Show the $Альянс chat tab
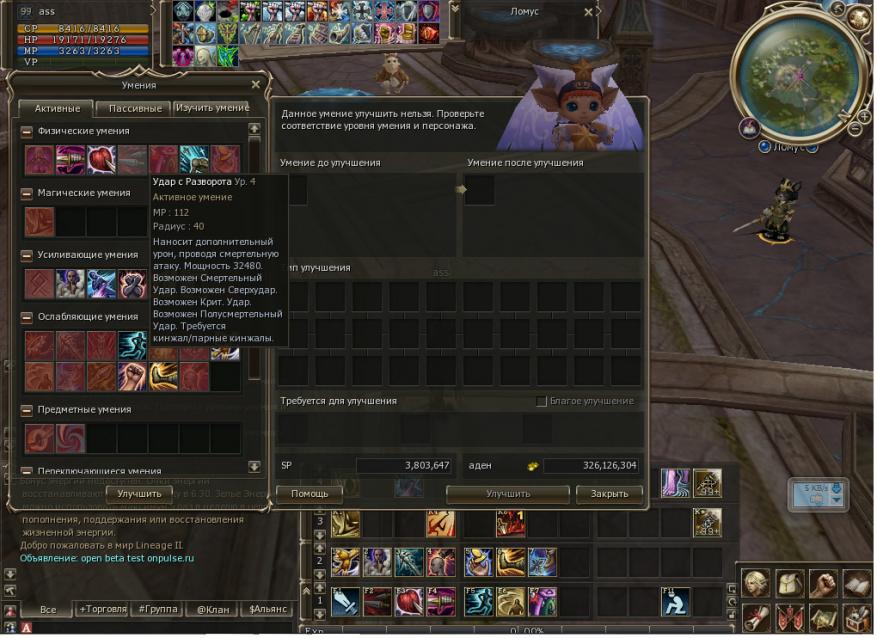 pos(267,608)
